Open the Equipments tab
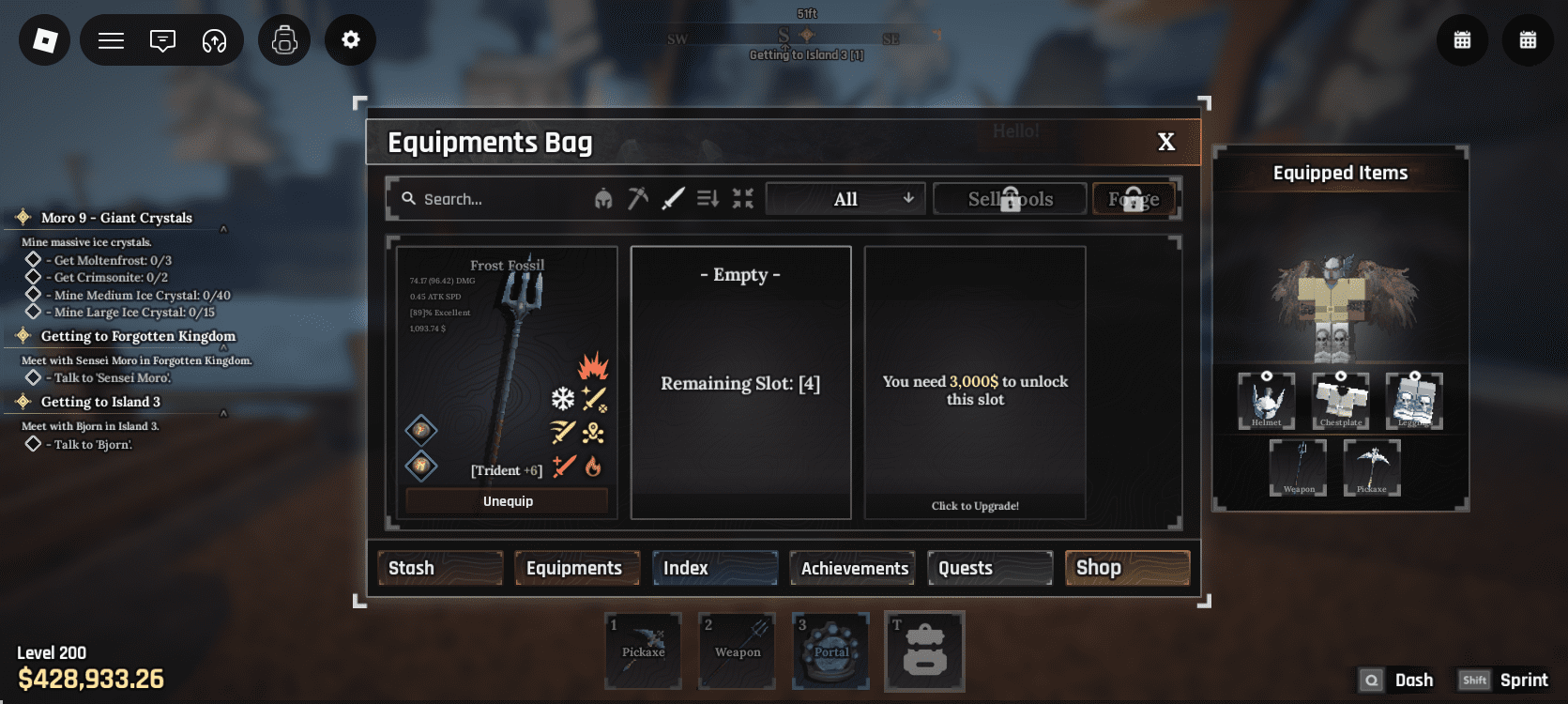The height and width of the screenshot is (704, 1568). pyautogui.click(x=576, y=568)
